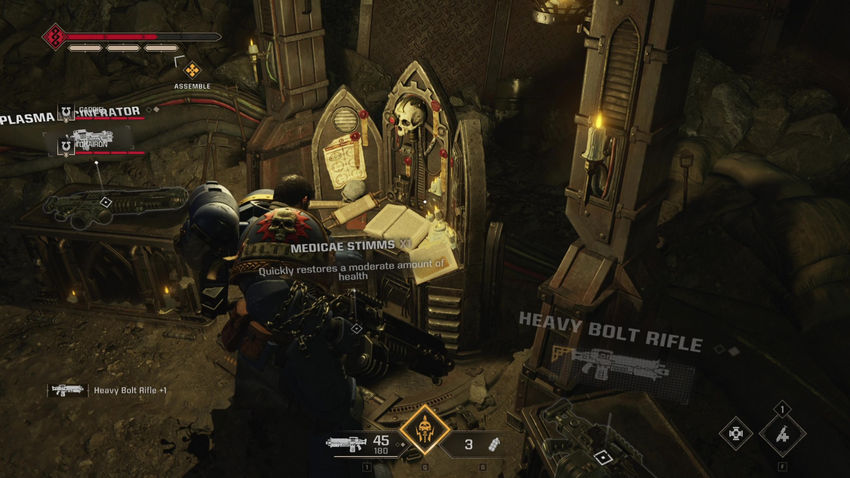Select the Assemble objective marker icon

192,69
